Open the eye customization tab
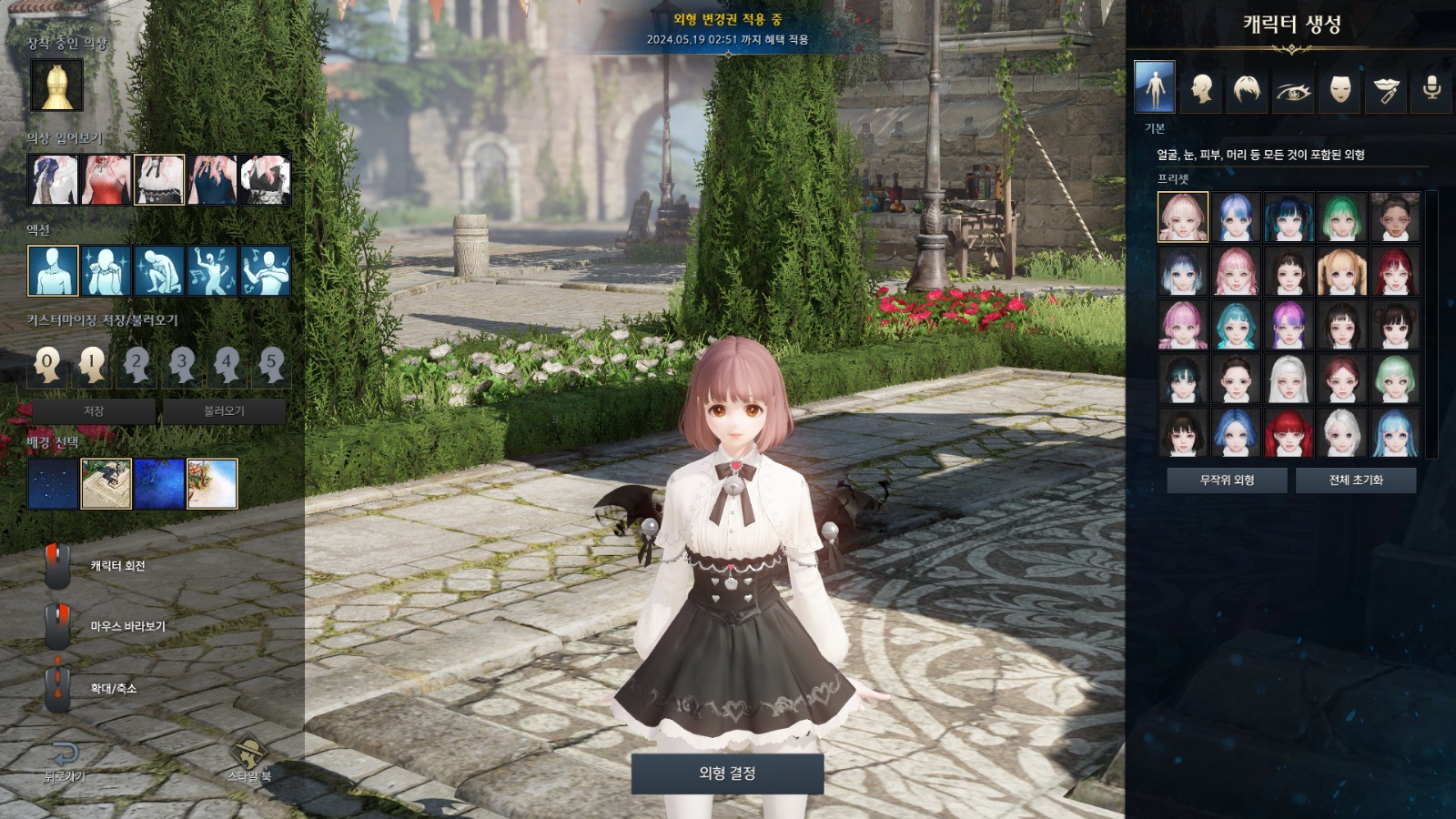 (x=1293, y=89)
